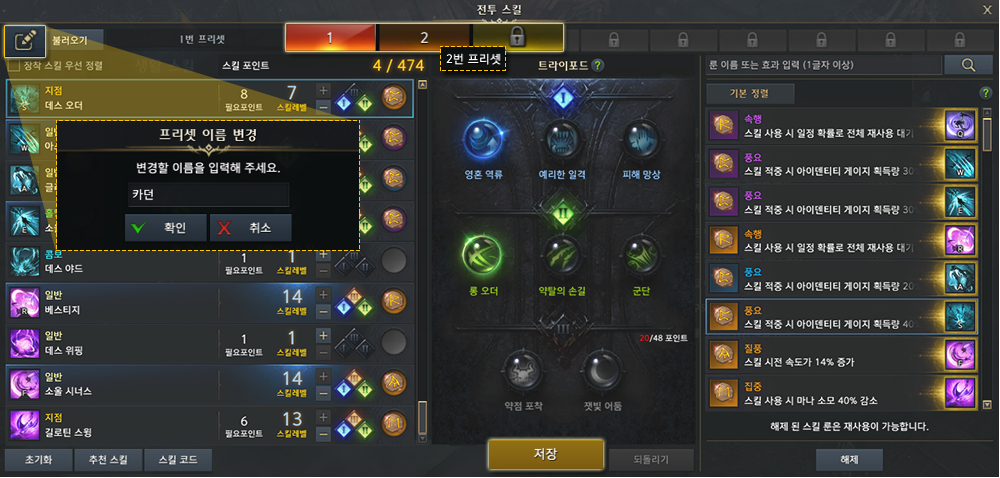The height and width of the screenshot is (478, 1000).
Task: Click the preset name text field
Action: pos(209,194)
